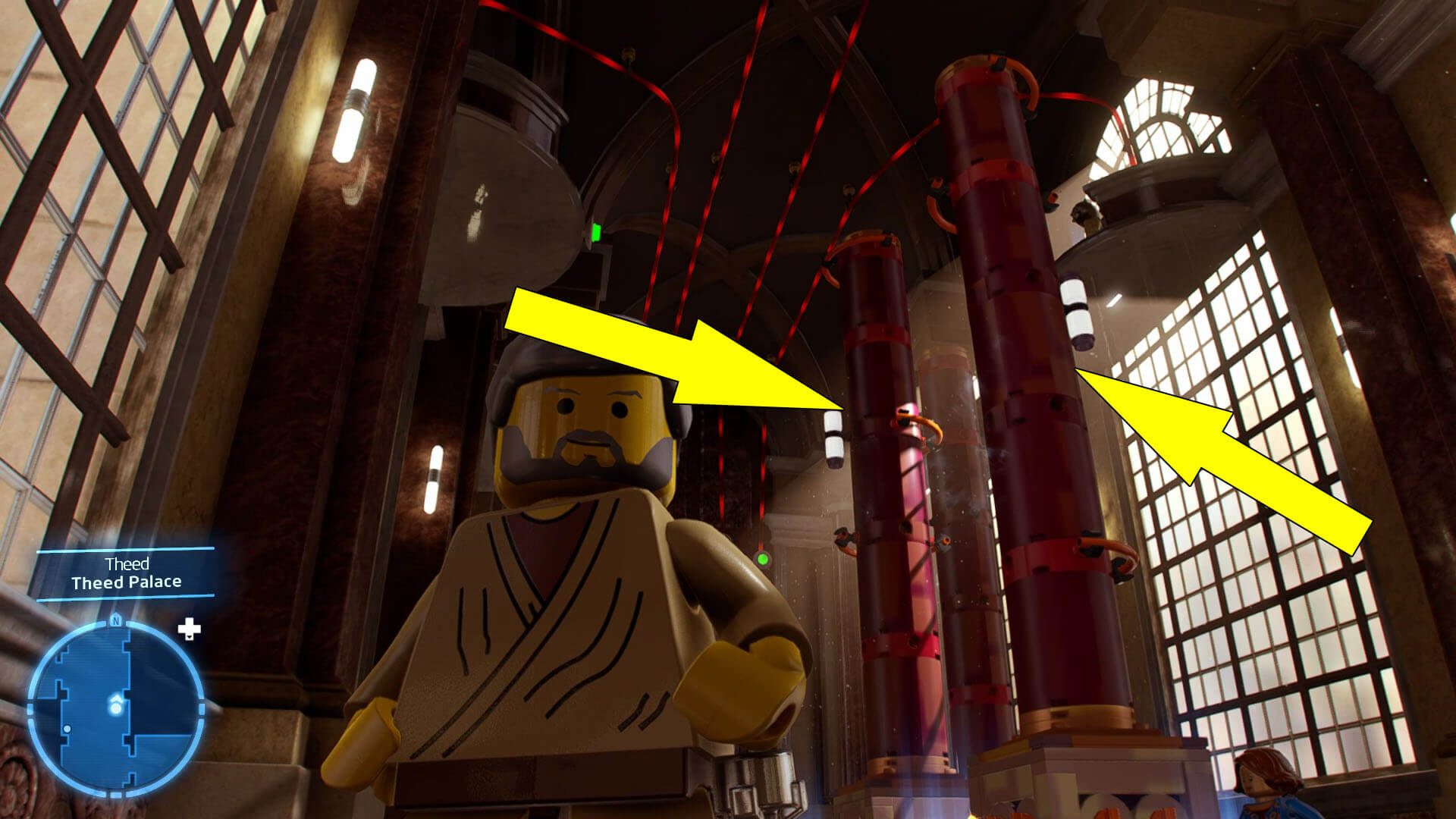Screen dimensions: 1456x819
Task: Expand the Theed Palace location banner
Action: 125,574
